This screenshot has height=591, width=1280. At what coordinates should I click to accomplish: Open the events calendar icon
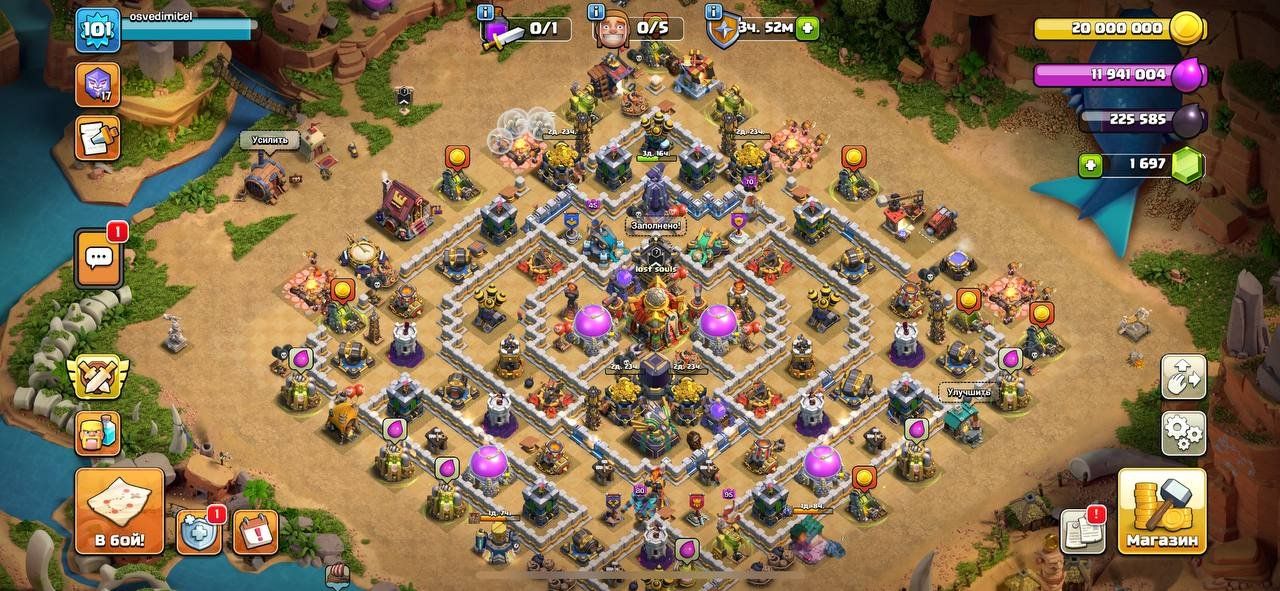pyautogui.click(x=255, y=531)
